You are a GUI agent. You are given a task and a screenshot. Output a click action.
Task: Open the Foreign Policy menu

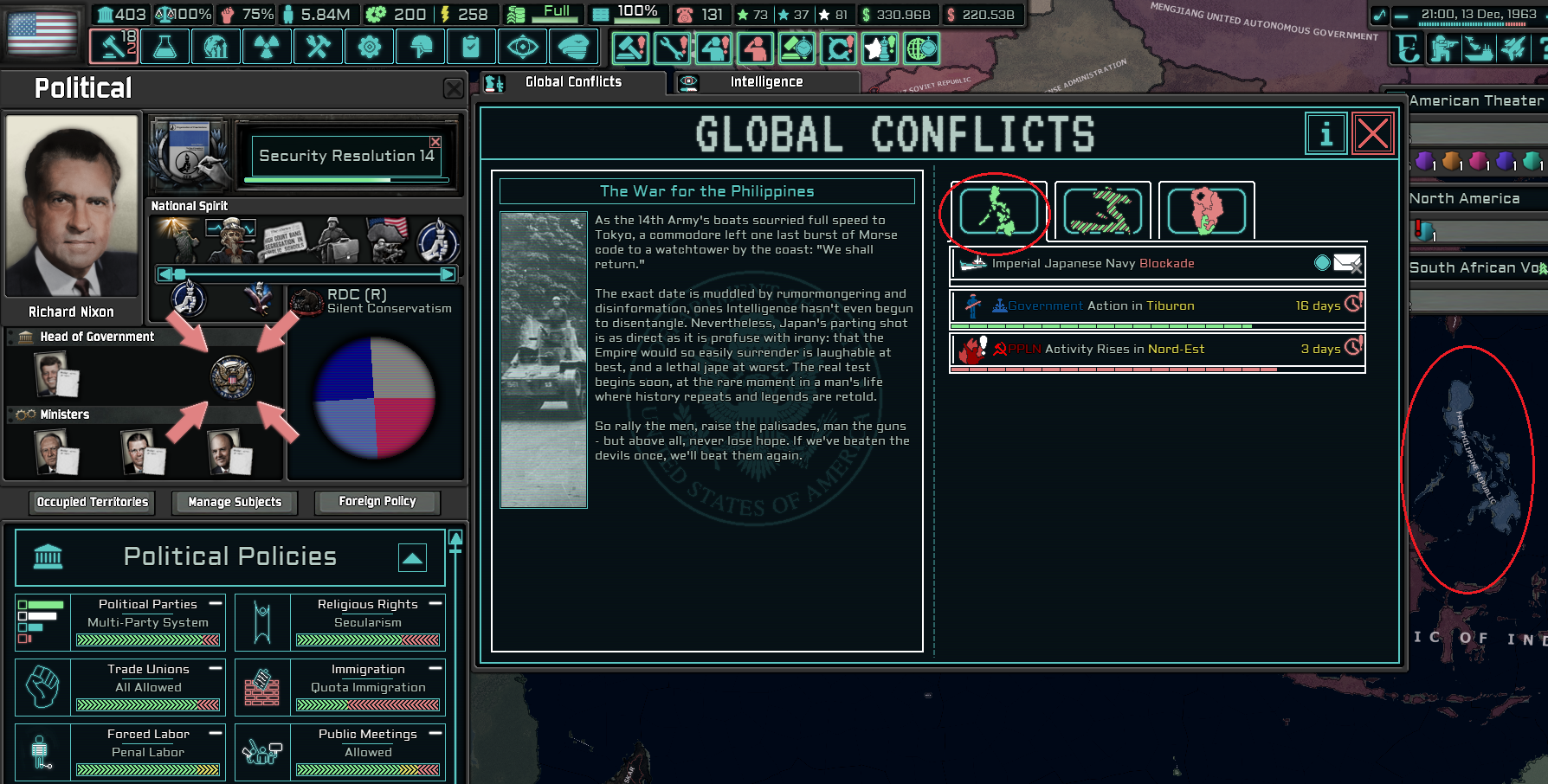pos(377,502)
